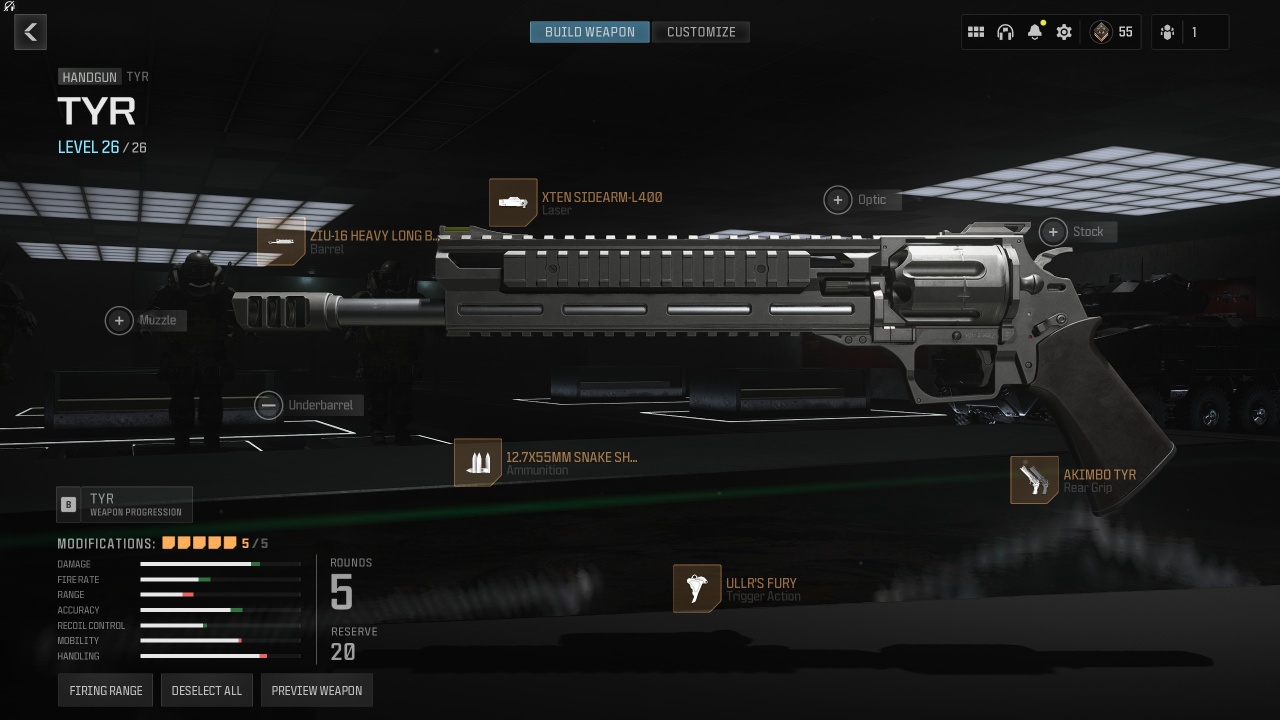Open Preview Weapon

point(317,690)
